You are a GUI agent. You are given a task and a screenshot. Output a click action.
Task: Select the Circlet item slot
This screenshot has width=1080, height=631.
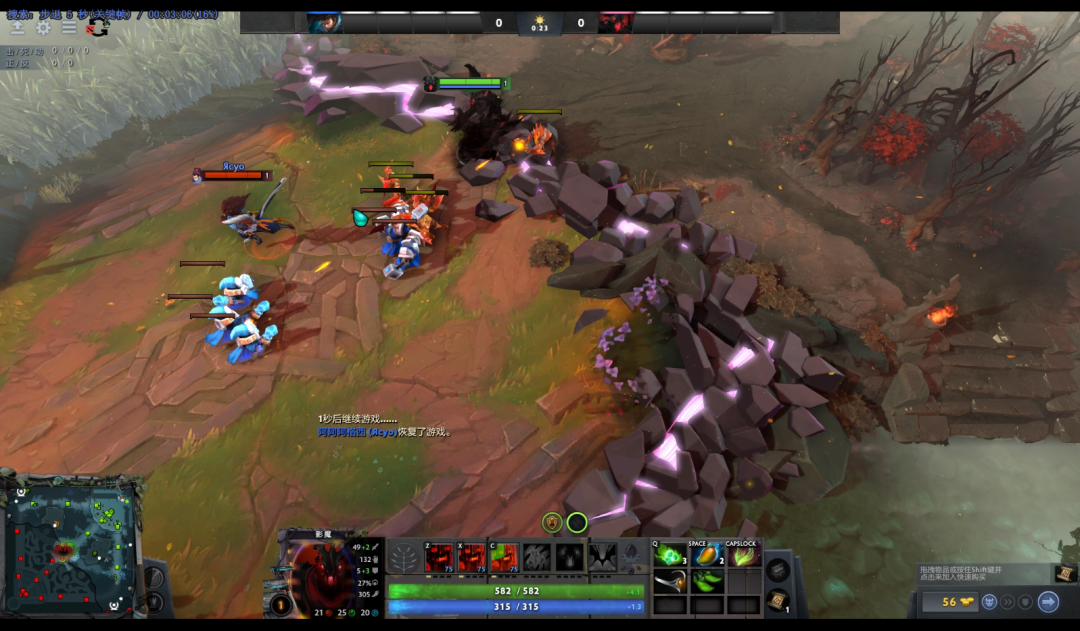coord(670,581)
